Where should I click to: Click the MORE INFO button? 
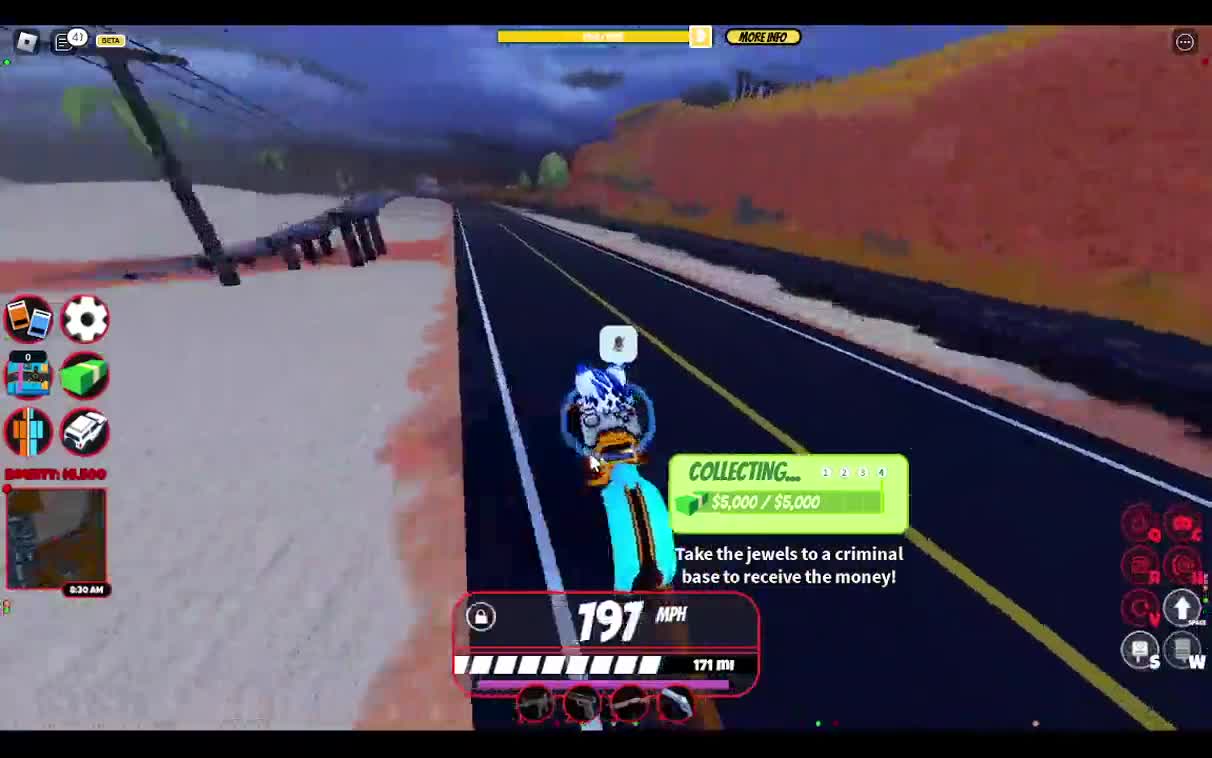pos(763,37)
